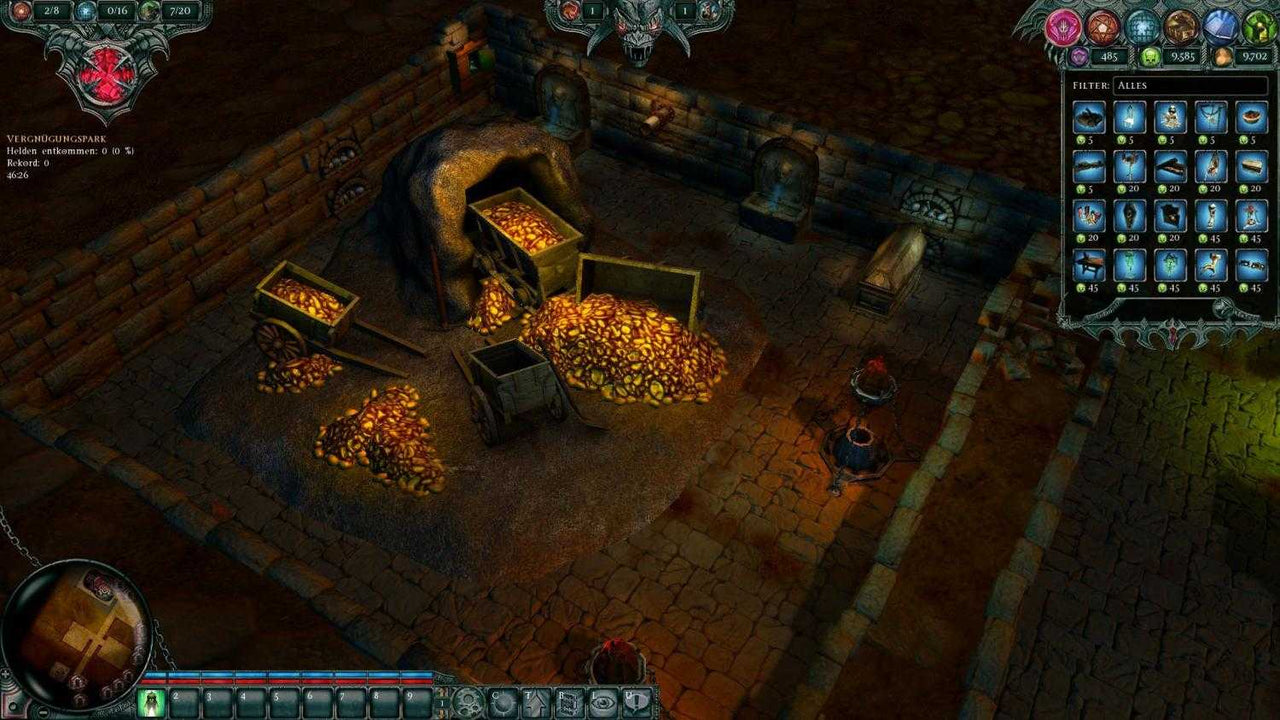Open the "B" book icon on the toolbar
Screen dimensions: 1280x720
point(570,701)
